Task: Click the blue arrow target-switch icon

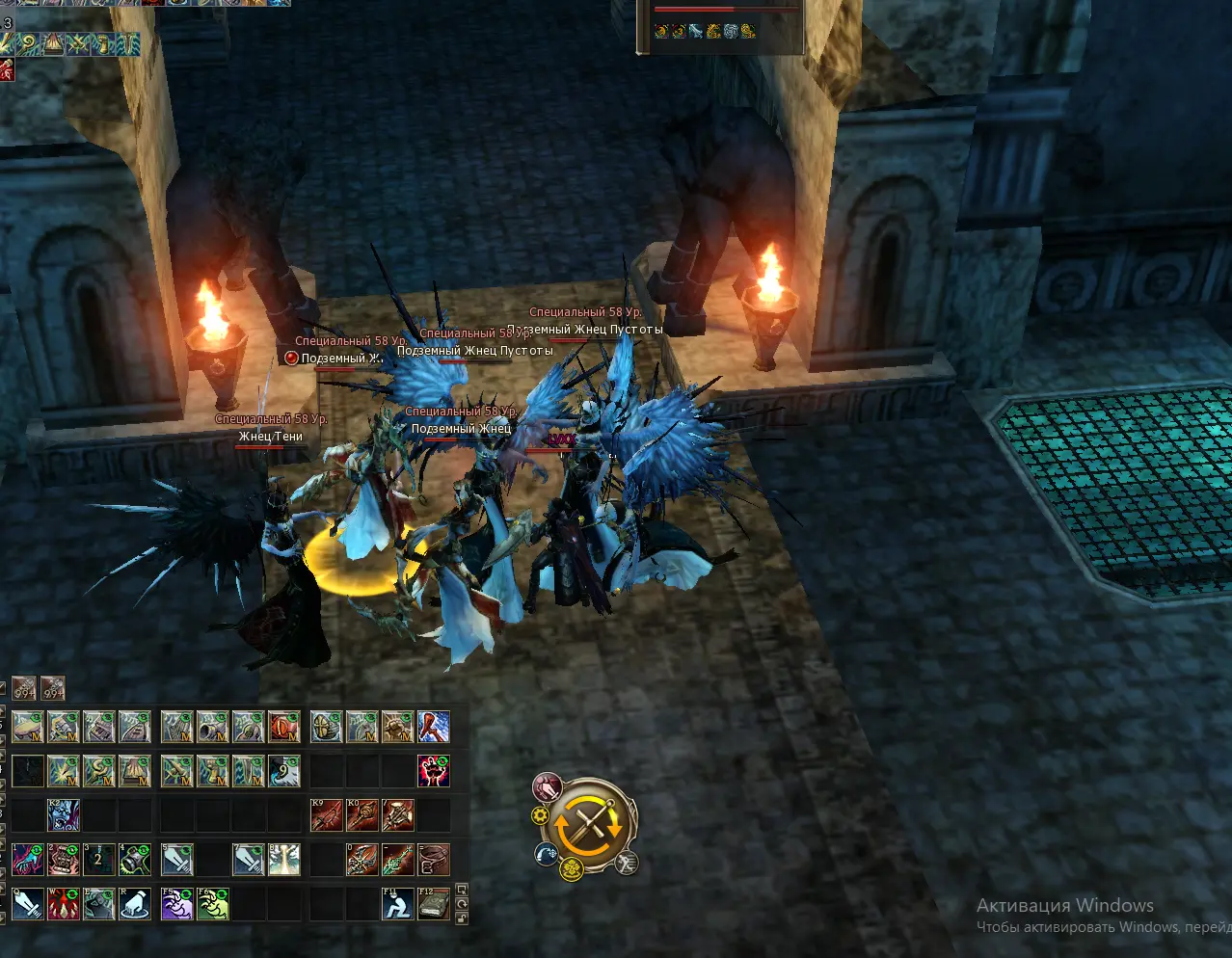Action: click(x=547, y=854)
